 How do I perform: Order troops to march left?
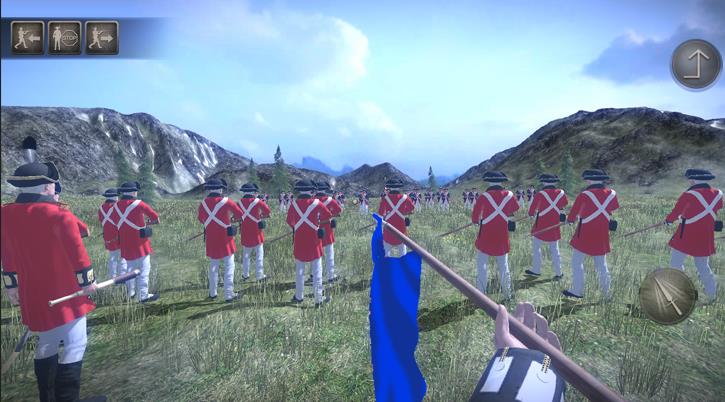click(27, 38)
